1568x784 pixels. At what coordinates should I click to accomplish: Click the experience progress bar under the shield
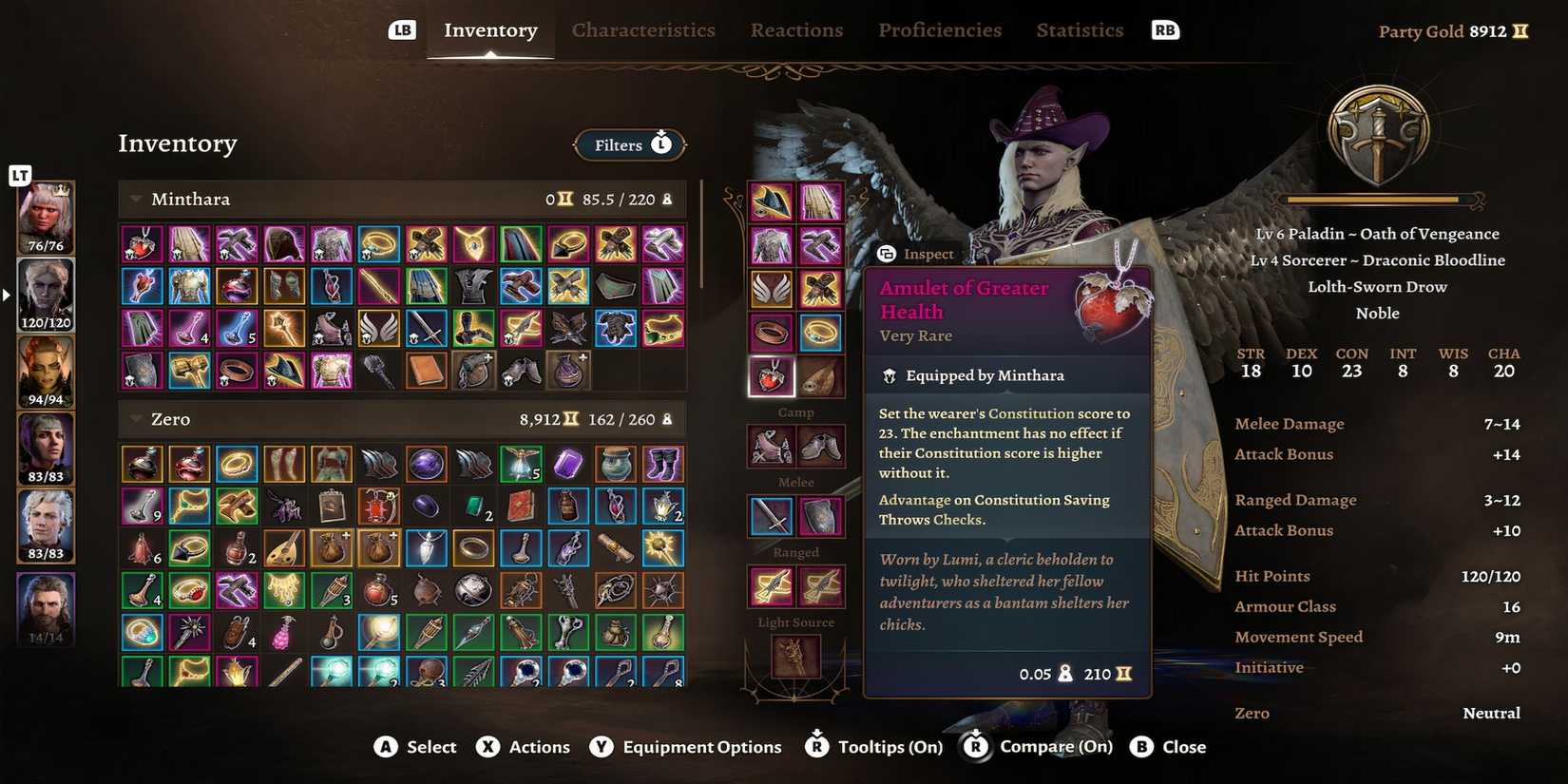[x=1377, y=200]
